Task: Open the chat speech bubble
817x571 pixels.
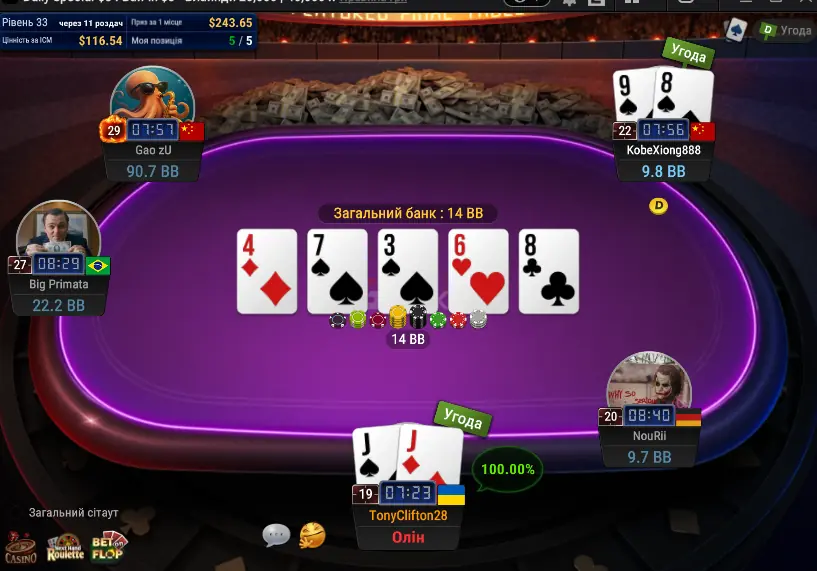Action: [x=276, y=536]
